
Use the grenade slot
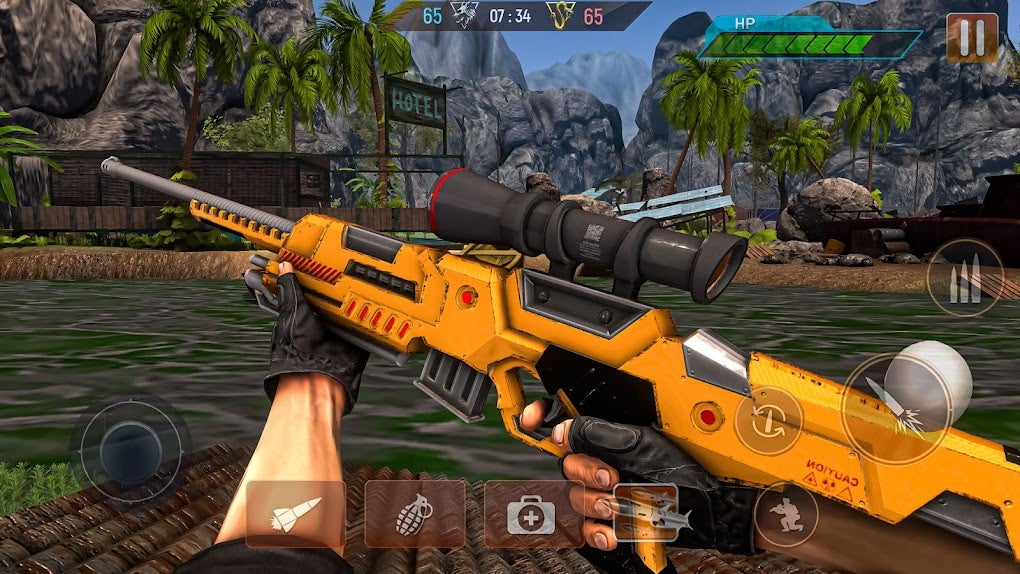(414, 514)
